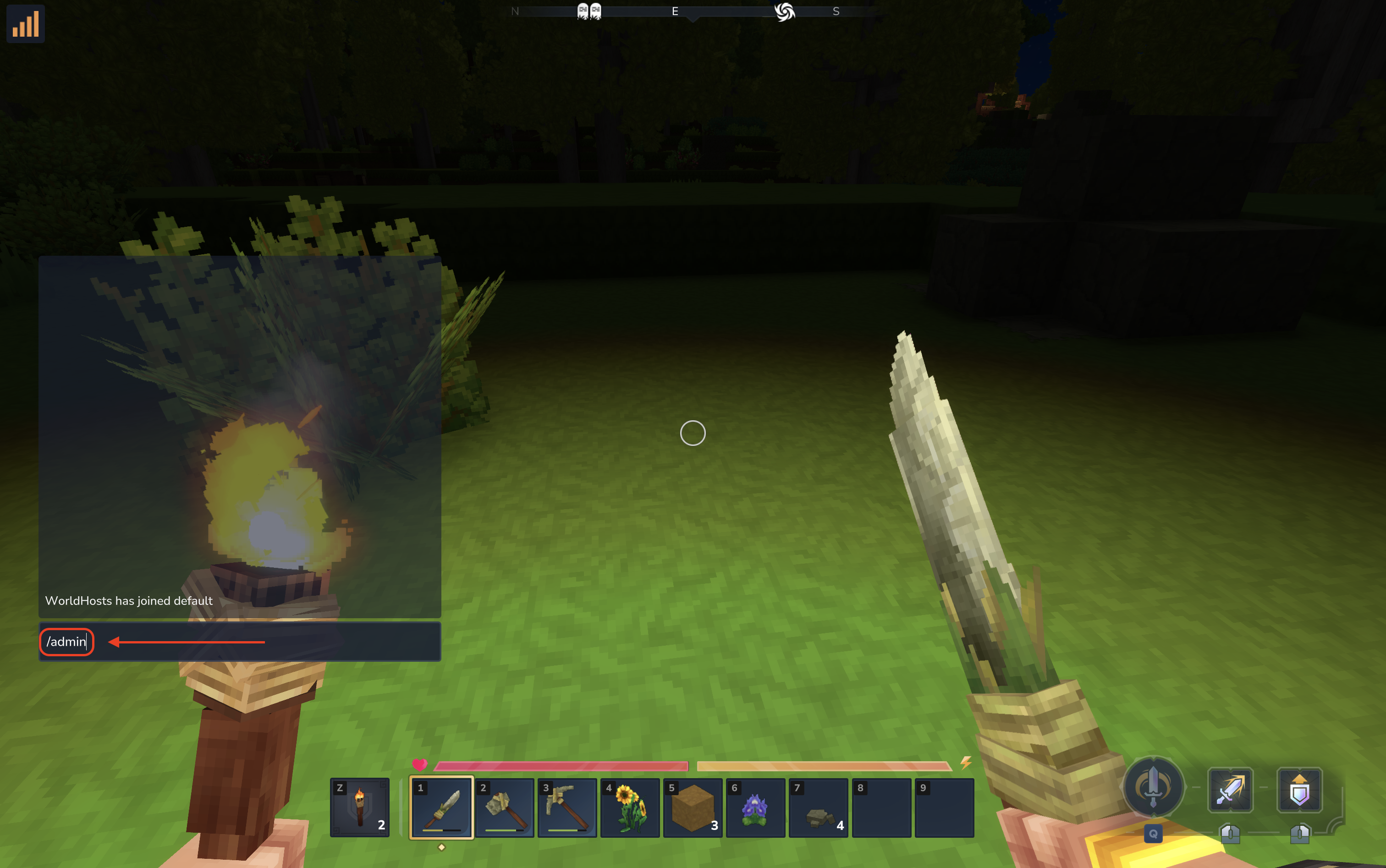Select the dirt block stack slot
1386x868 pixels.
click(693, 807)
